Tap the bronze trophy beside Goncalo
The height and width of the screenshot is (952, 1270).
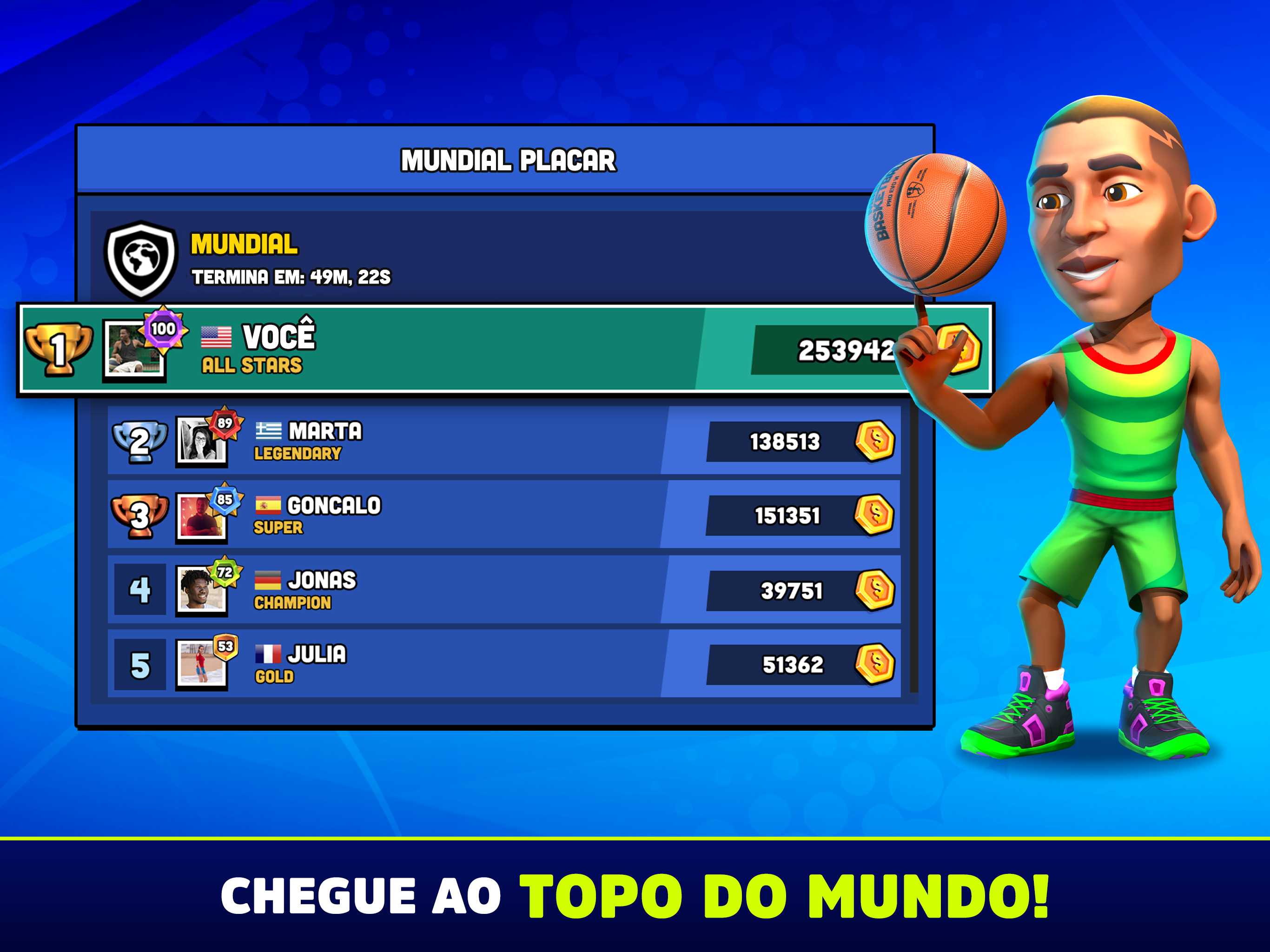coord(139,516)
